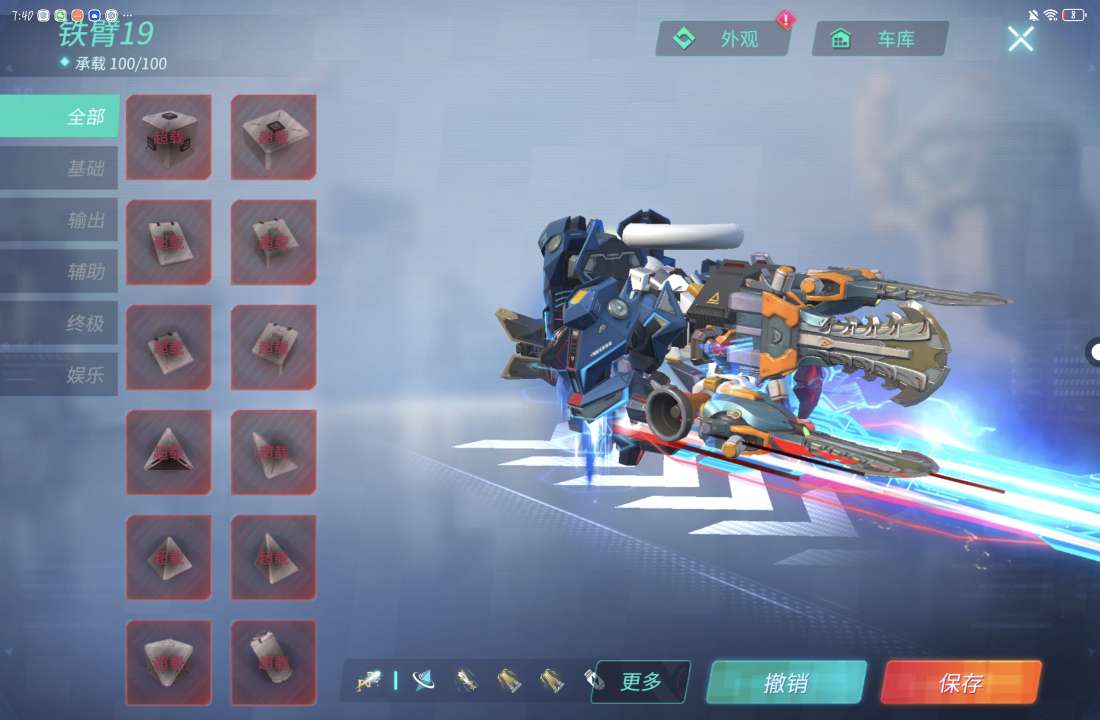
Task: Close the vehicle editor with the X
Action: coord(1020,39)
